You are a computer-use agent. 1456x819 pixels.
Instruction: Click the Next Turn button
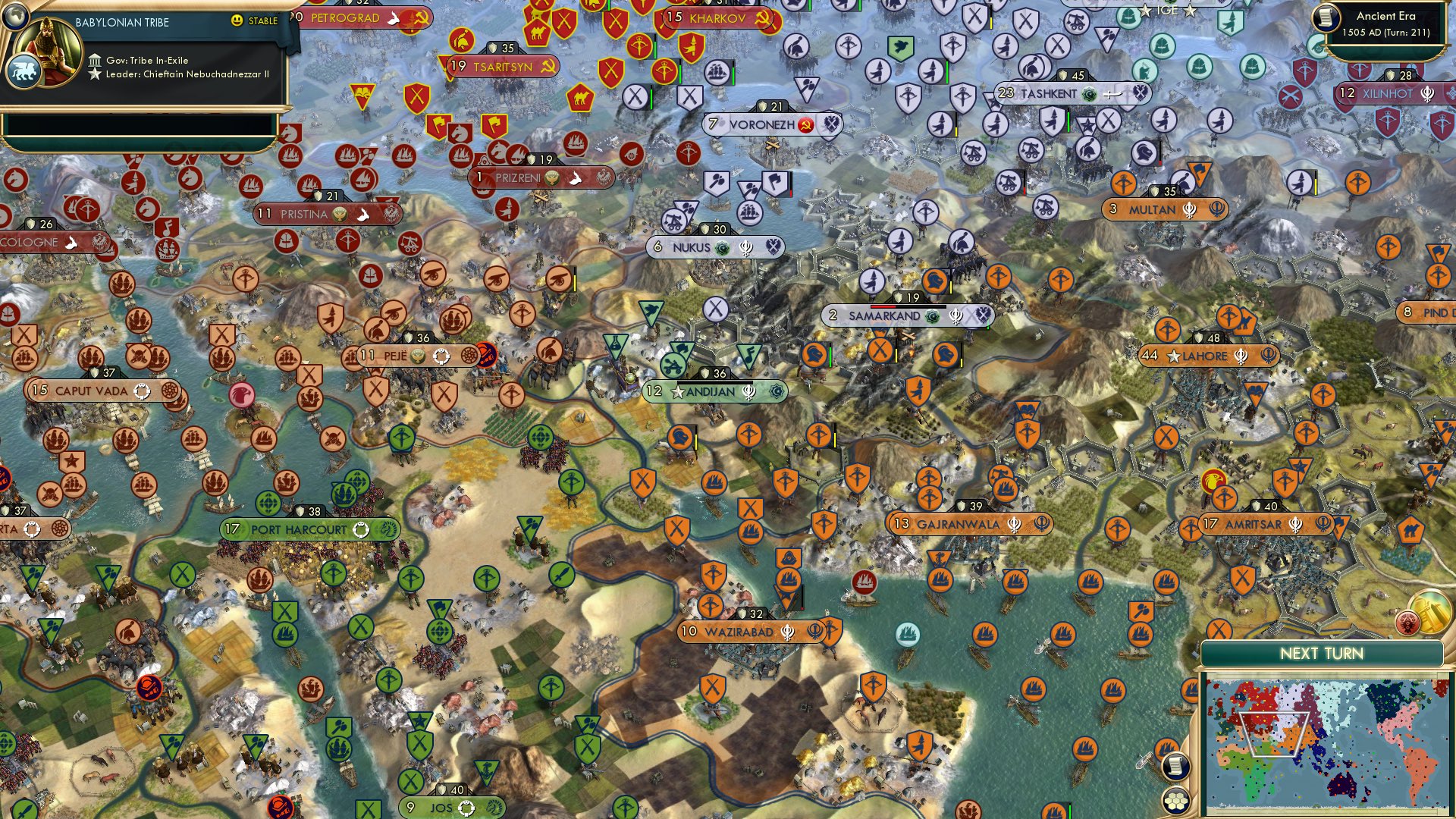pos(1323,654)
